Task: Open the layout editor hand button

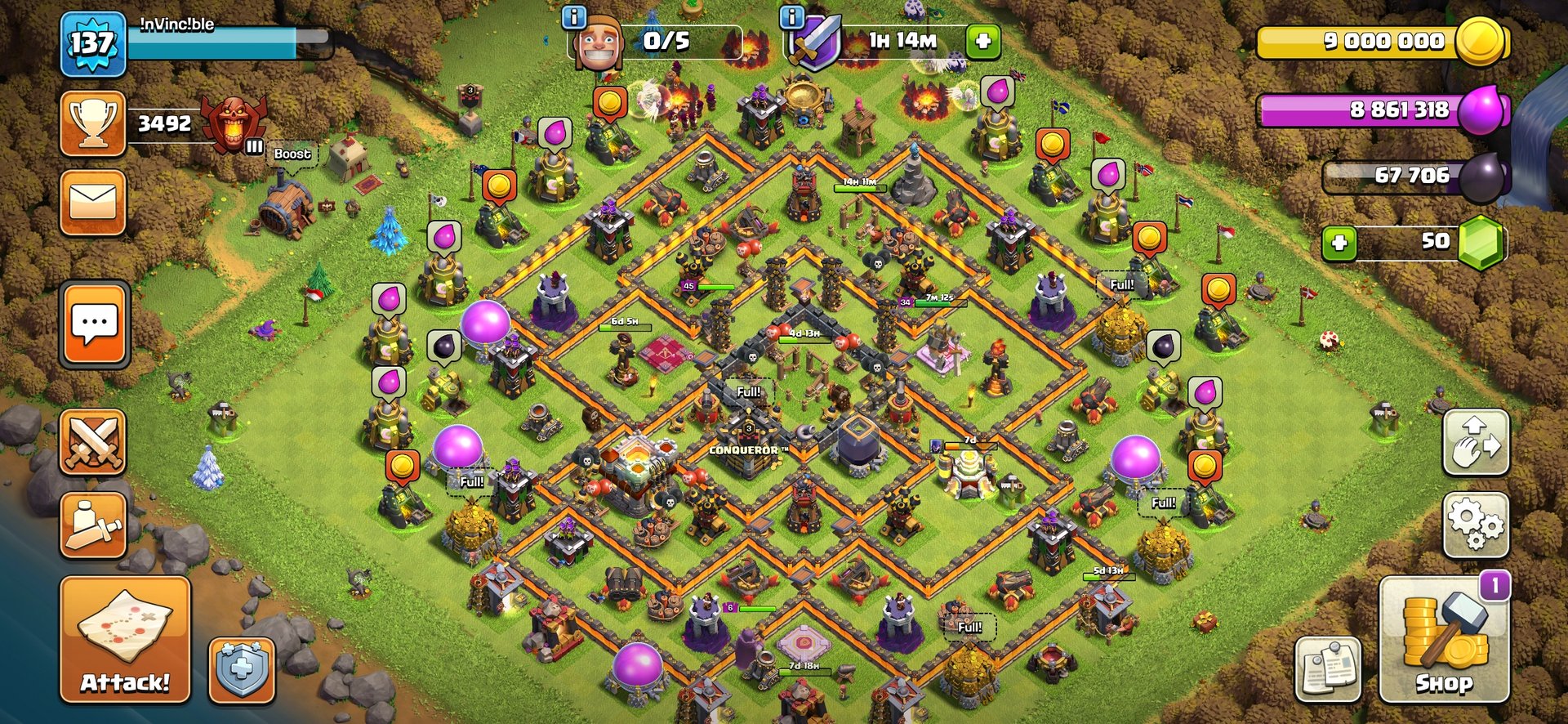Action: [1476, 444]
